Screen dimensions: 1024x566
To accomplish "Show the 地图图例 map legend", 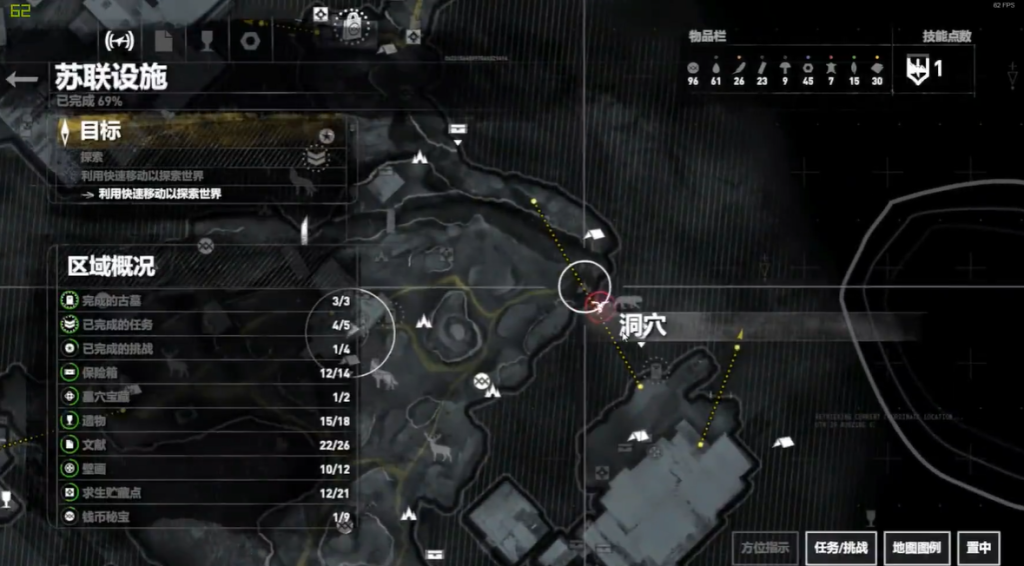I will (x=916, y=547).
